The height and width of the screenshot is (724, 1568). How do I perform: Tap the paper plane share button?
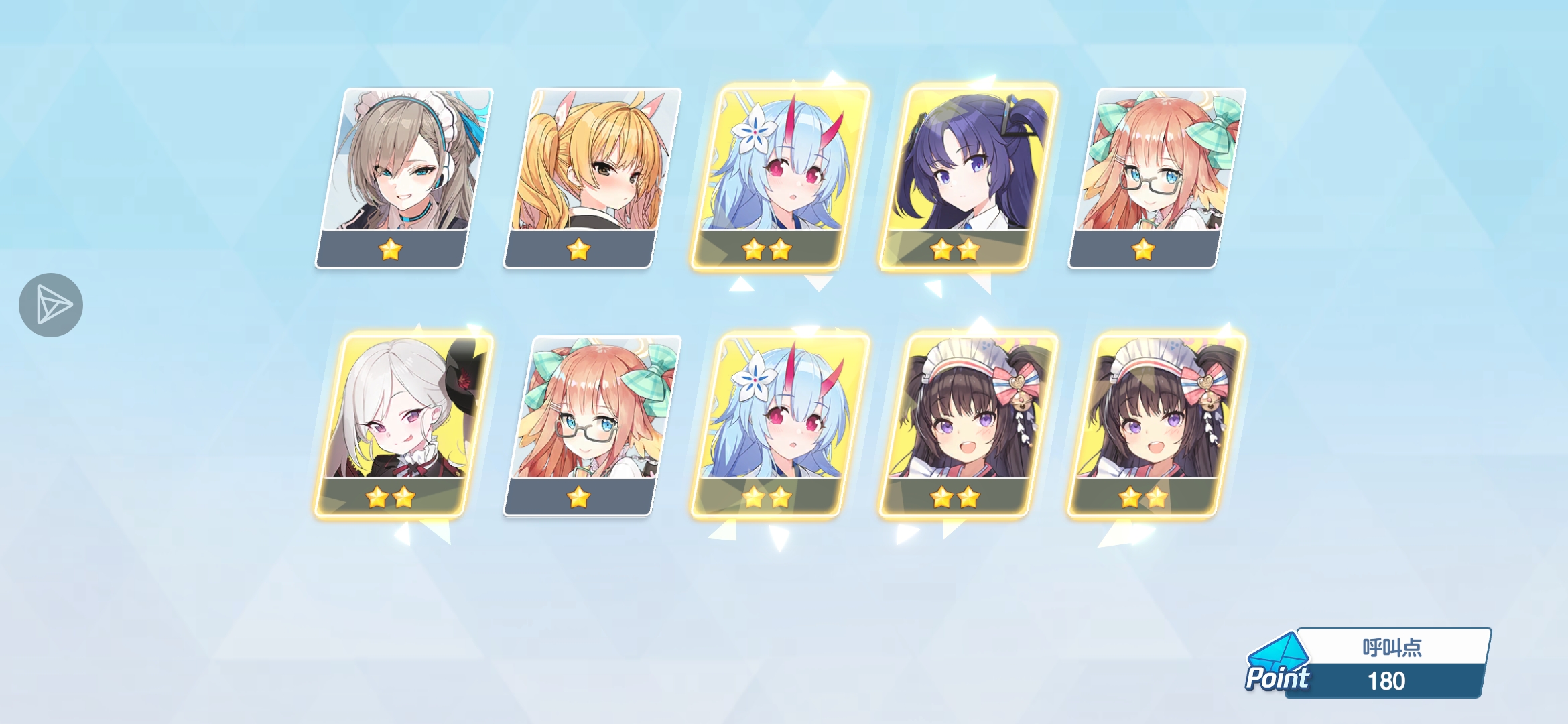pos(51,305)
